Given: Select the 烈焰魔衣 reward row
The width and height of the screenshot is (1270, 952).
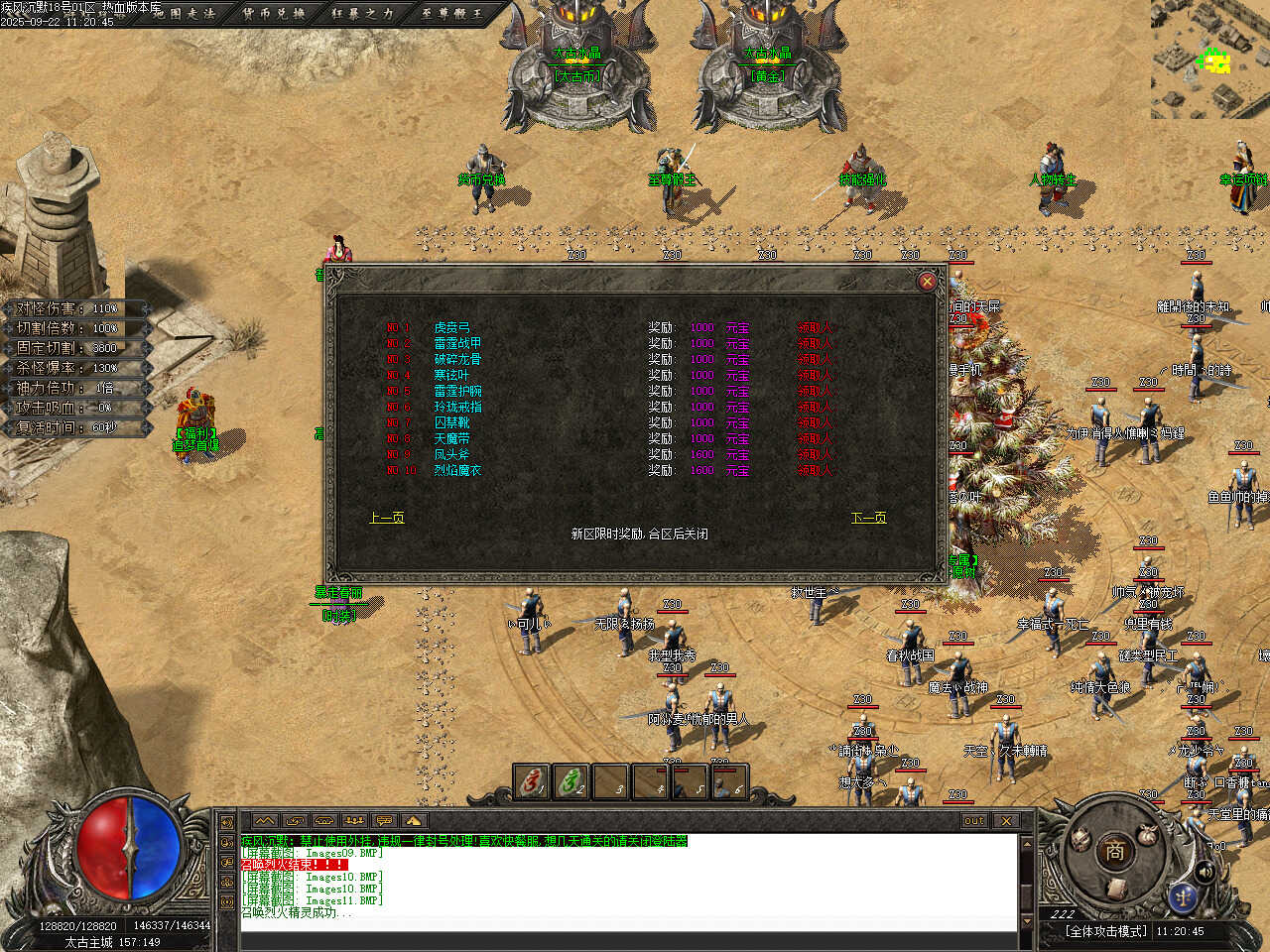Looking at the screenshot, I should (456, 470).
